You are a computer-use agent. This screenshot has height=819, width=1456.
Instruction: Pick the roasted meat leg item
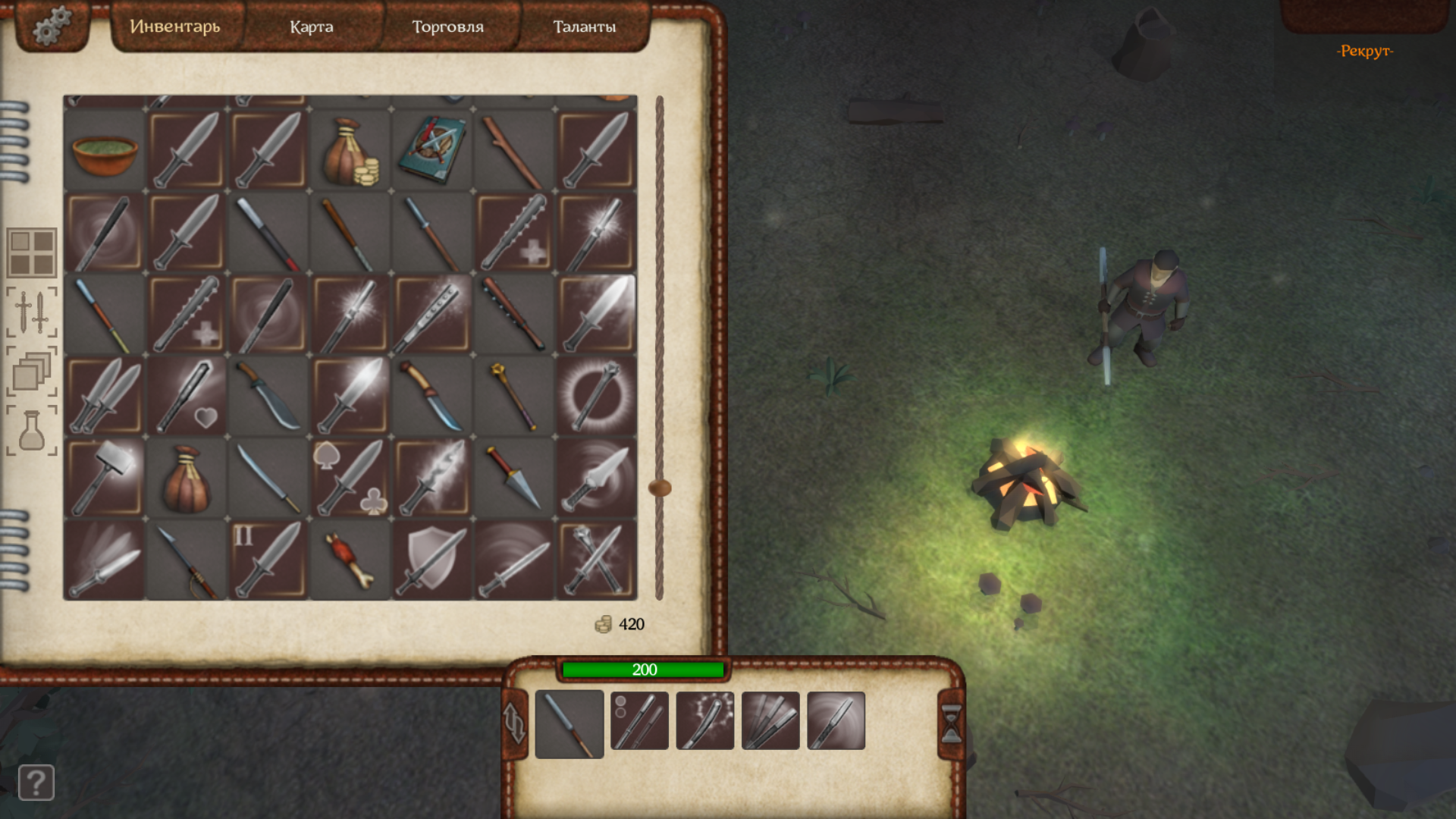pos(350,560)
